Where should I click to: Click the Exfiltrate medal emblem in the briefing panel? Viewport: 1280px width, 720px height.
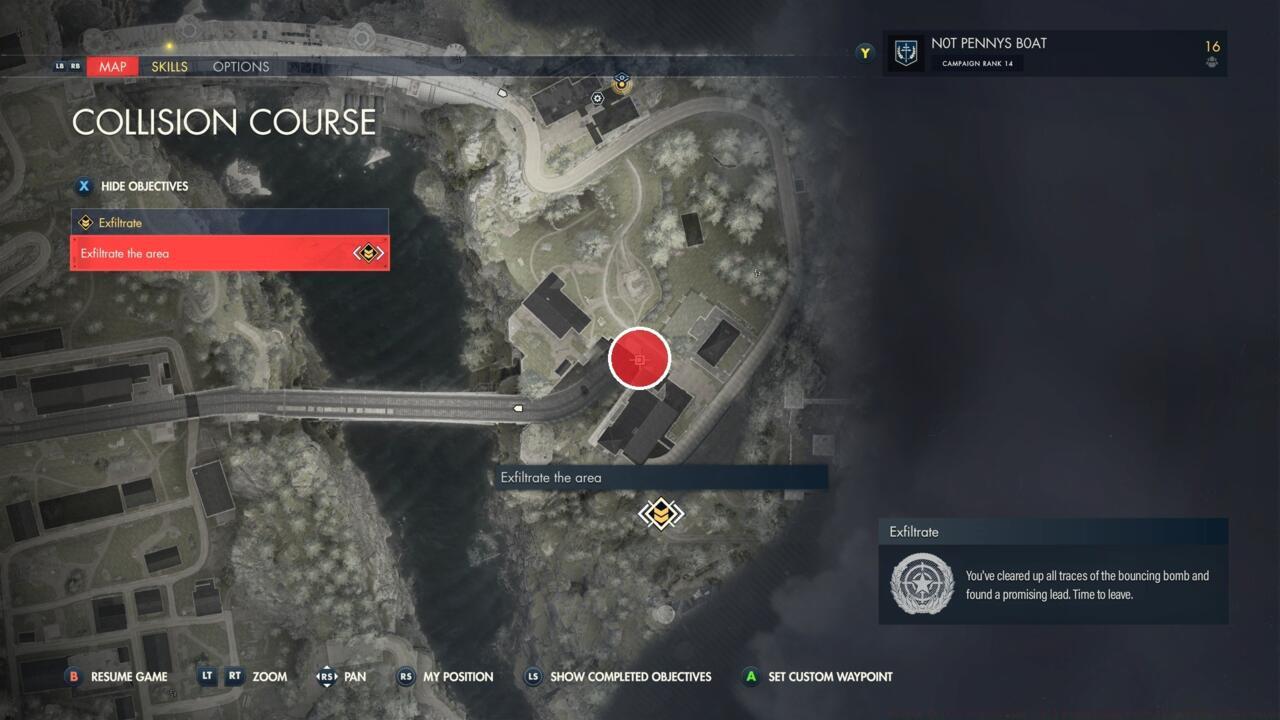pos(921,583)
